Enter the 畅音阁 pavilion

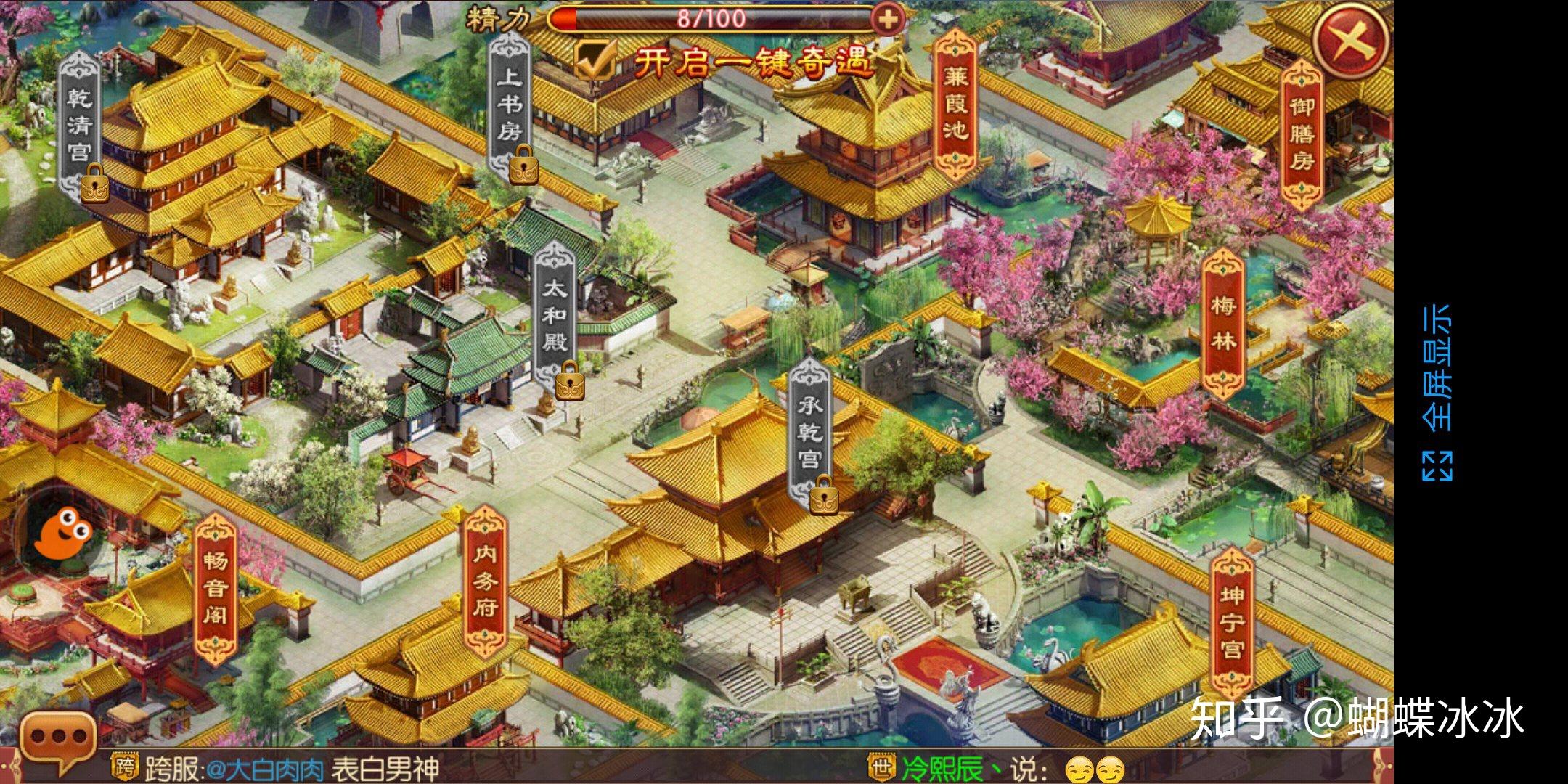point(216,588)
